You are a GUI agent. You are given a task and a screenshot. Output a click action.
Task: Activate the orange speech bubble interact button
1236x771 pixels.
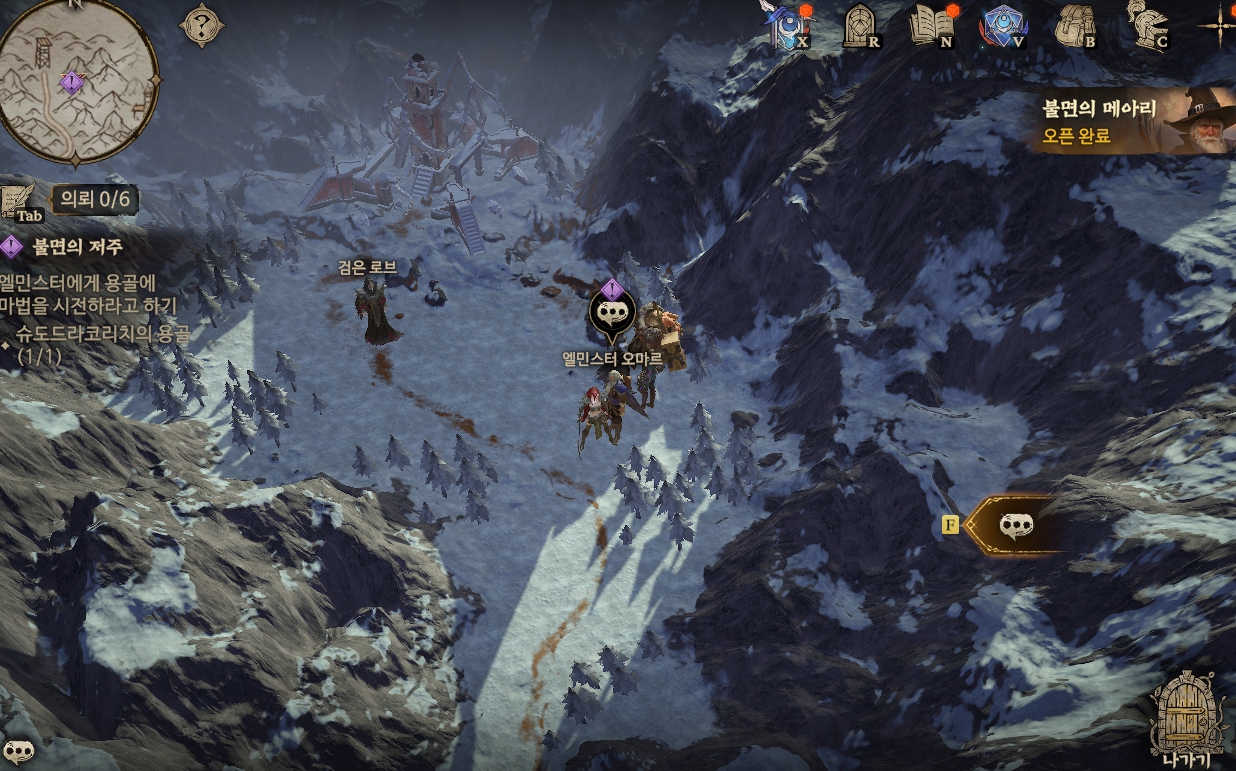click(1015, 525)
